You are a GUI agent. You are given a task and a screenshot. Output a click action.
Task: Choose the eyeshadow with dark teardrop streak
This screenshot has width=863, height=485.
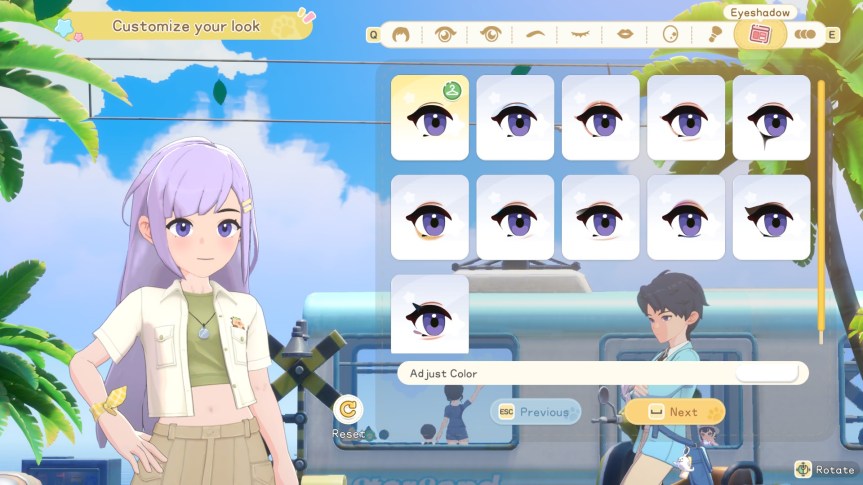click(x=771, y=117)
